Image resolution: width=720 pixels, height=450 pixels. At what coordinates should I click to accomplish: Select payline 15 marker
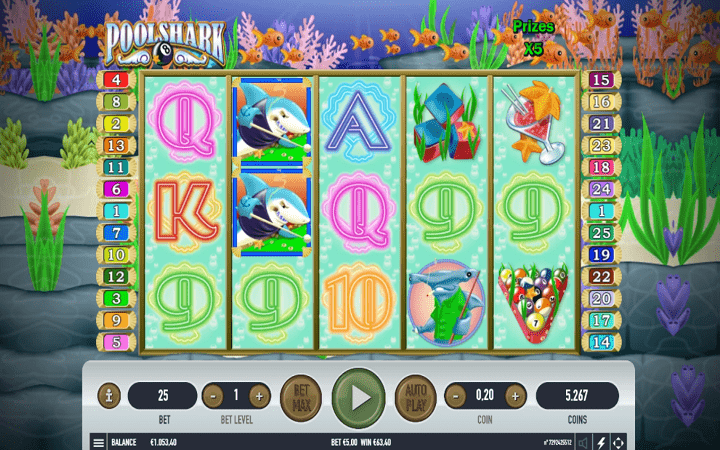(602, 80)
